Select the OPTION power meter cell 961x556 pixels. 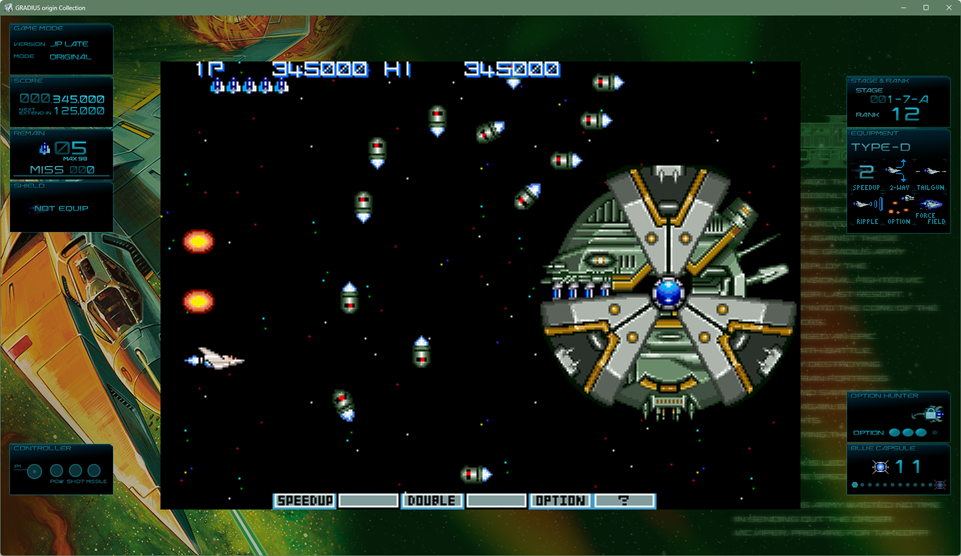click(560, 500)
